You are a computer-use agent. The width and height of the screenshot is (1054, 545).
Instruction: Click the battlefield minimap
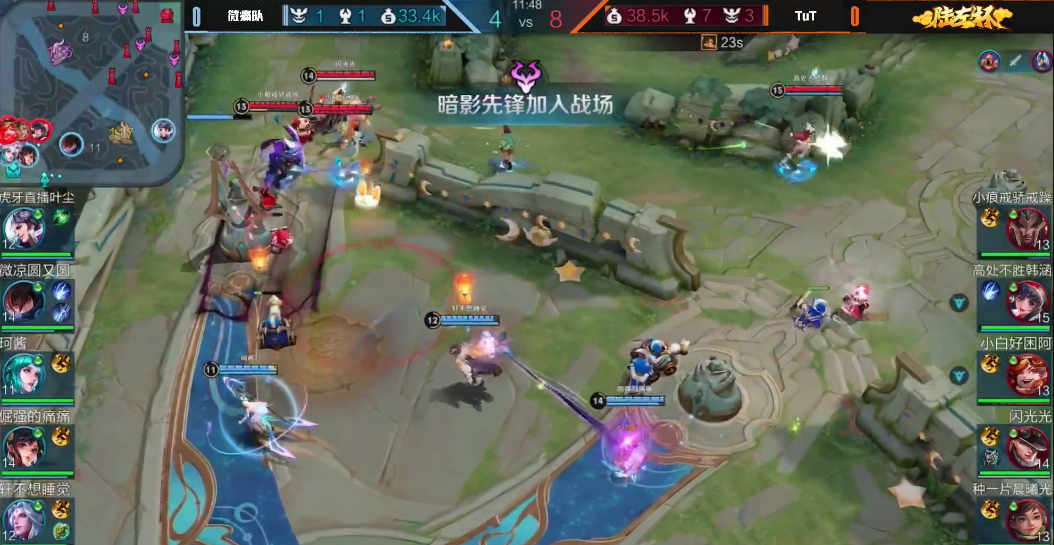pos(92,92)
